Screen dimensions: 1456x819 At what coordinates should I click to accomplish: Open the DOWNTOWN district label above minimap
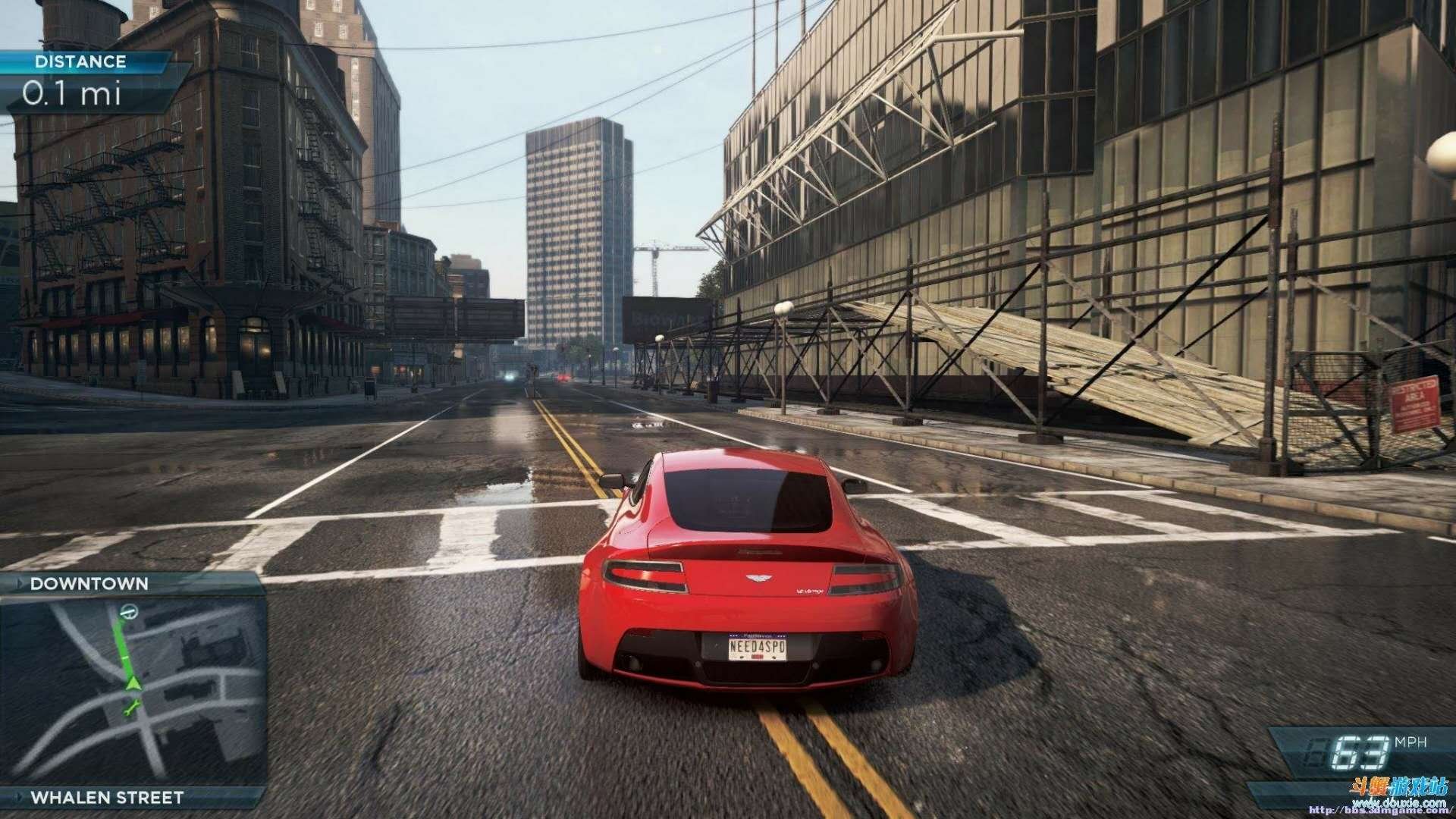[x=89, y=584]
